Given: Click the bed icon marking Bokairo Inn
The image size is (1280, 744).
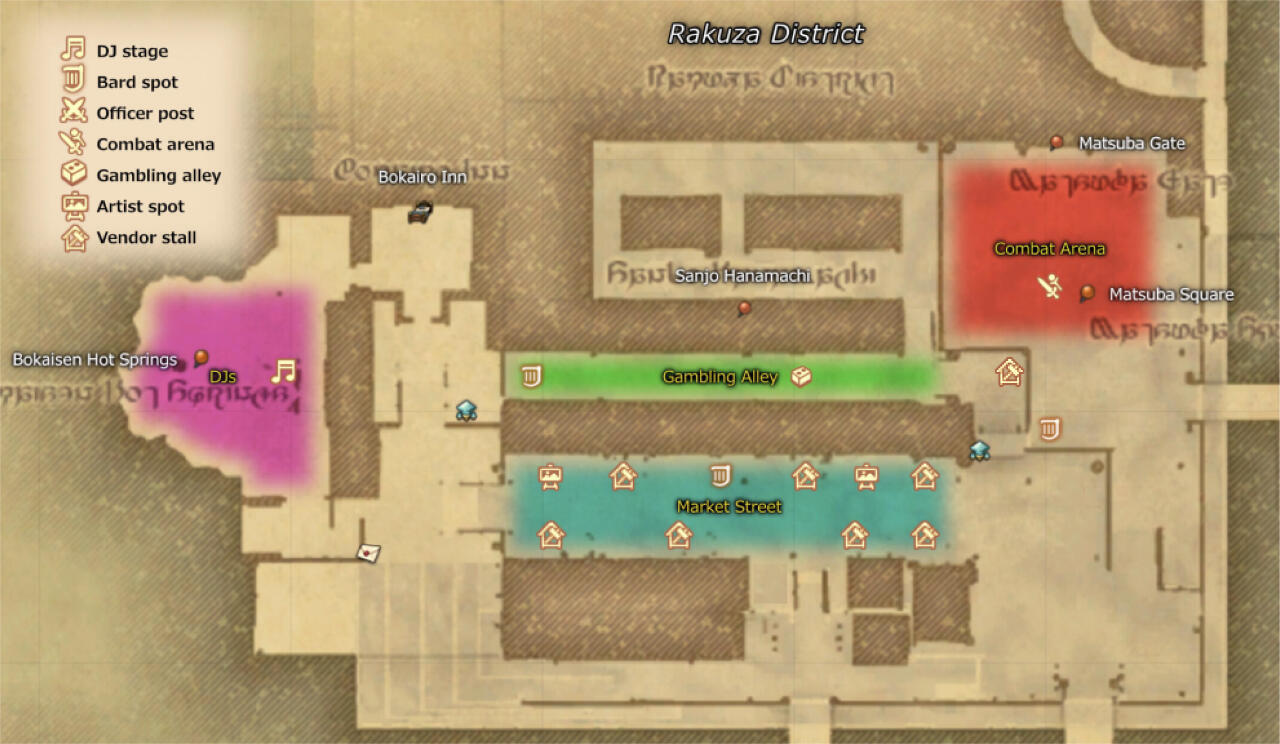Looking at the screenshot, I should 420,211.
